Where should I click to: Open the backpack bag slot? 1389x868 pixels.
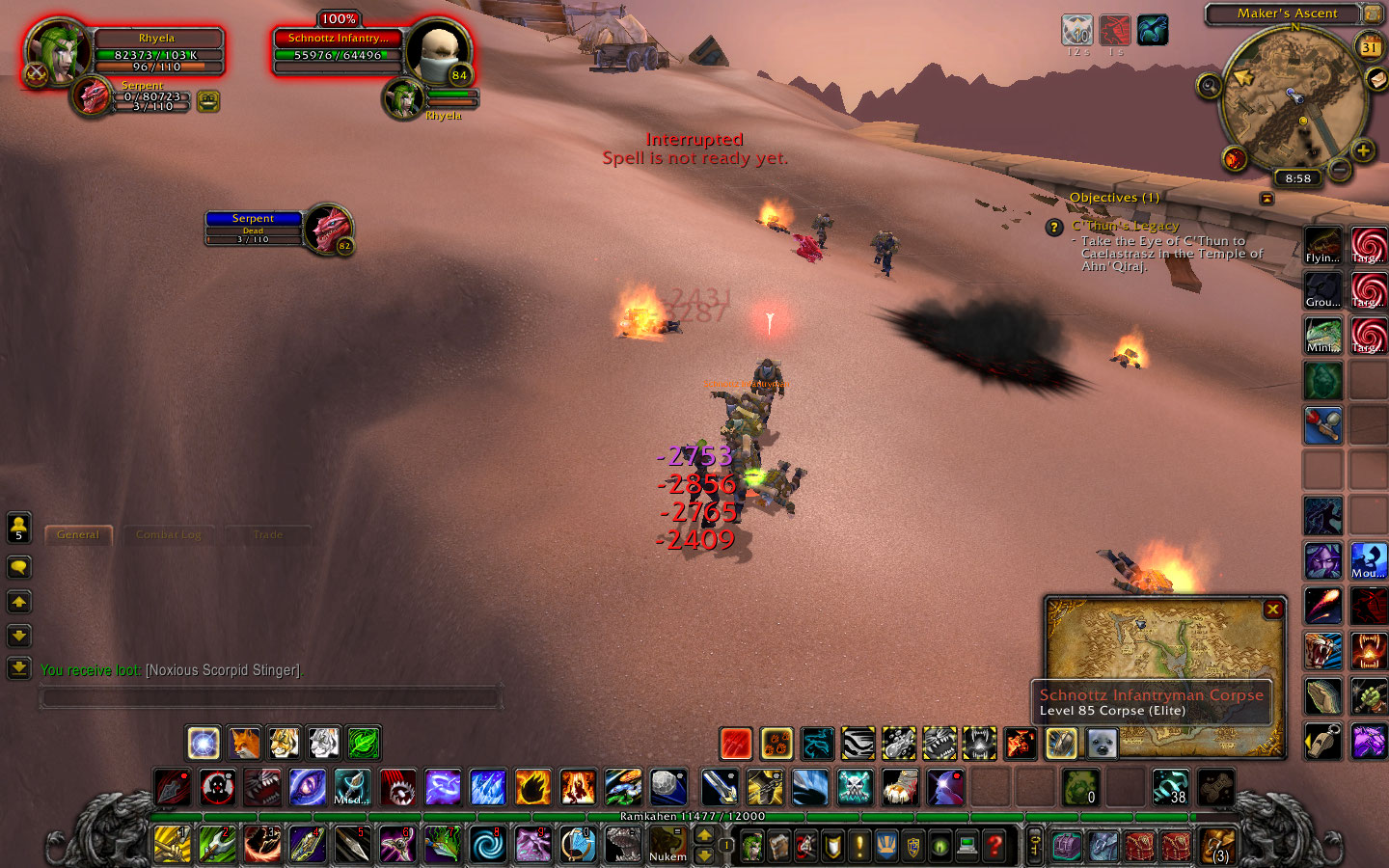click(x=1218, y=846)
